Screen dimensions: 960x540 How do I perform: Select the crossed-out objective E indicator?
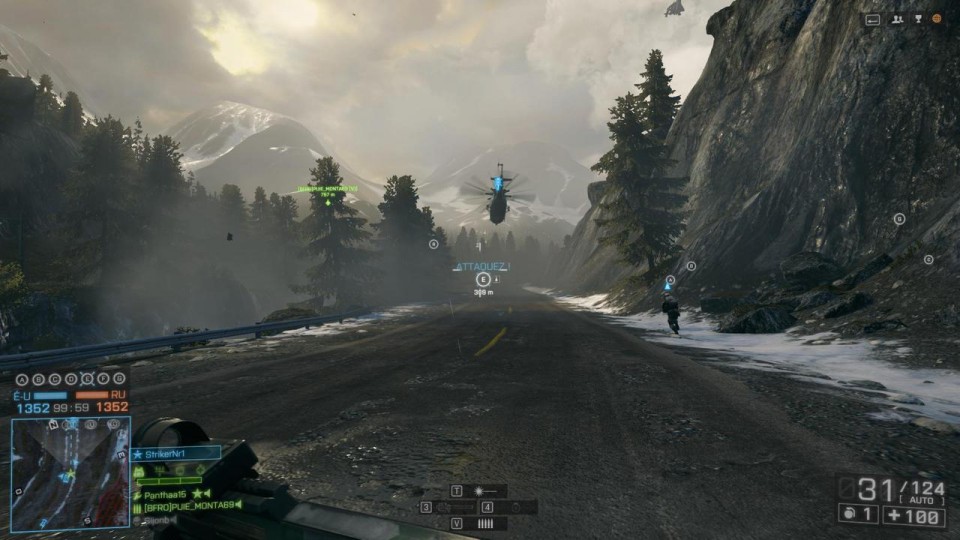click(x=87, y=379)
